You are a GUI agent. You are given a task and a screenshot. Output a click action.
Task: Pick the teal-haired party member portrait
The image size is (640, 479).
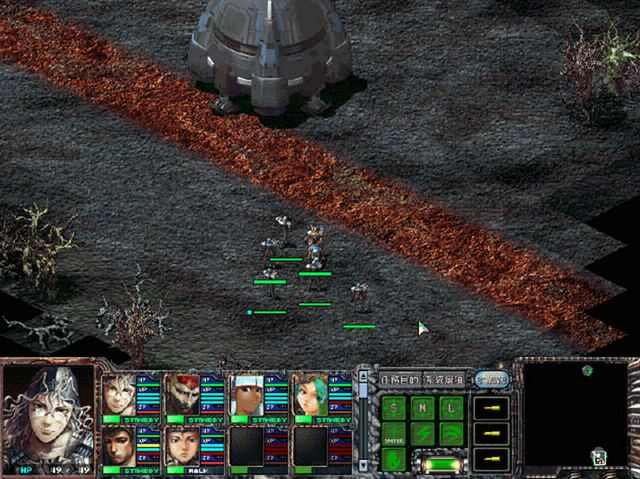point(307,394)
